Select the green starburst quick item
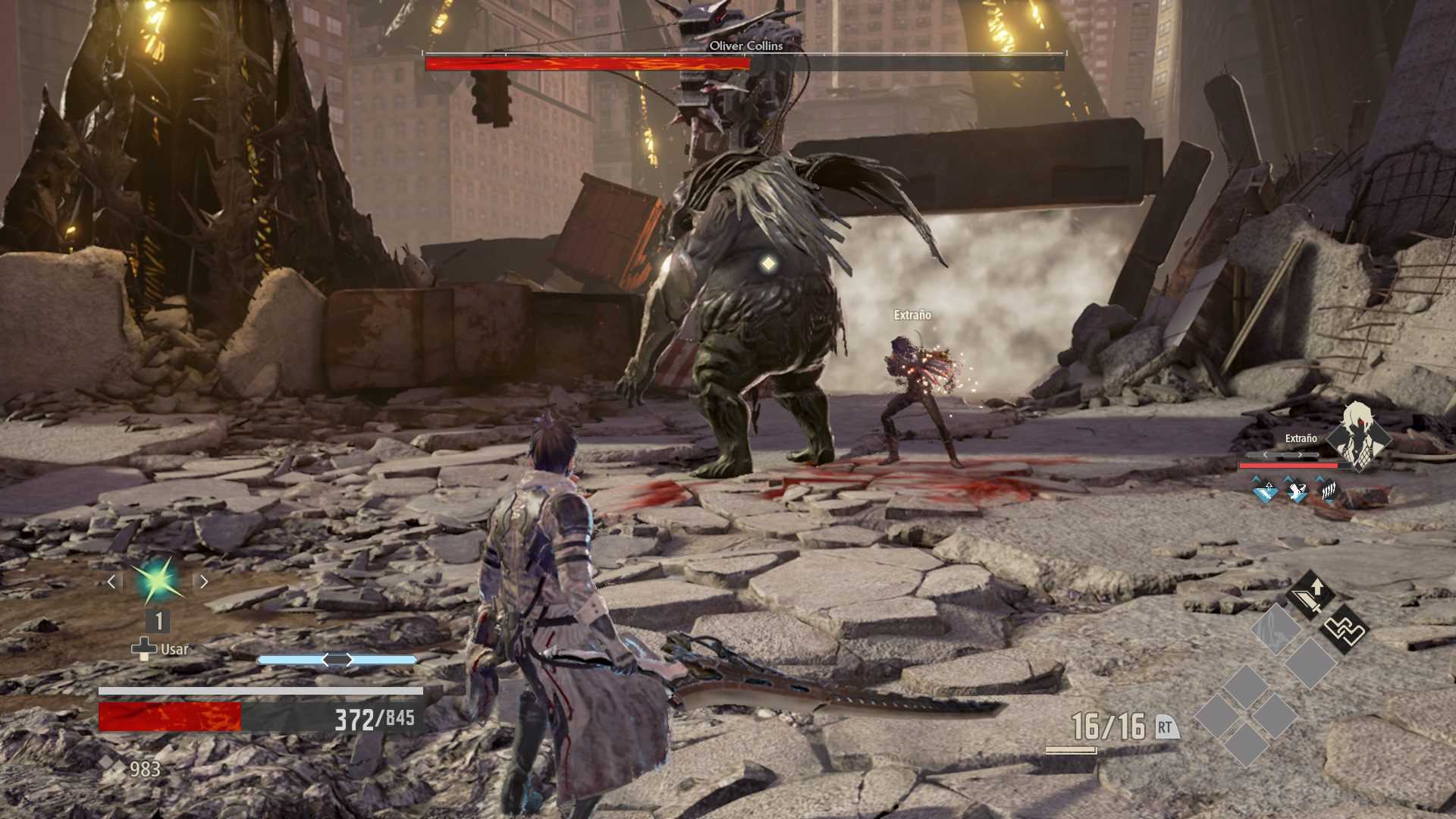Image resolution: width=1456 pixels, height=819 pixels. [157, 581]
